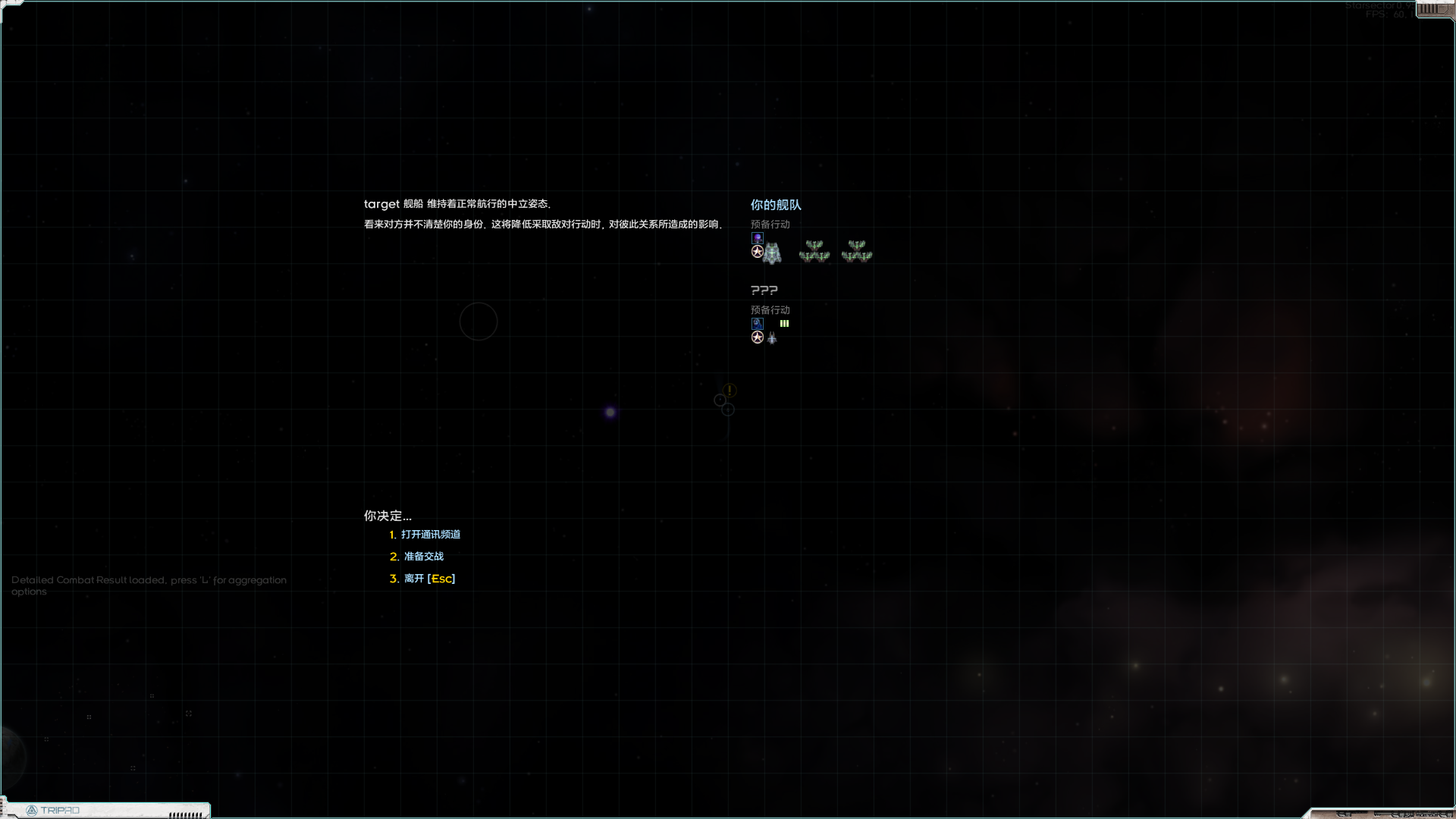Click the purple nebula object on the map
This screenshot has height=819, width=1456.
point(610,410)
